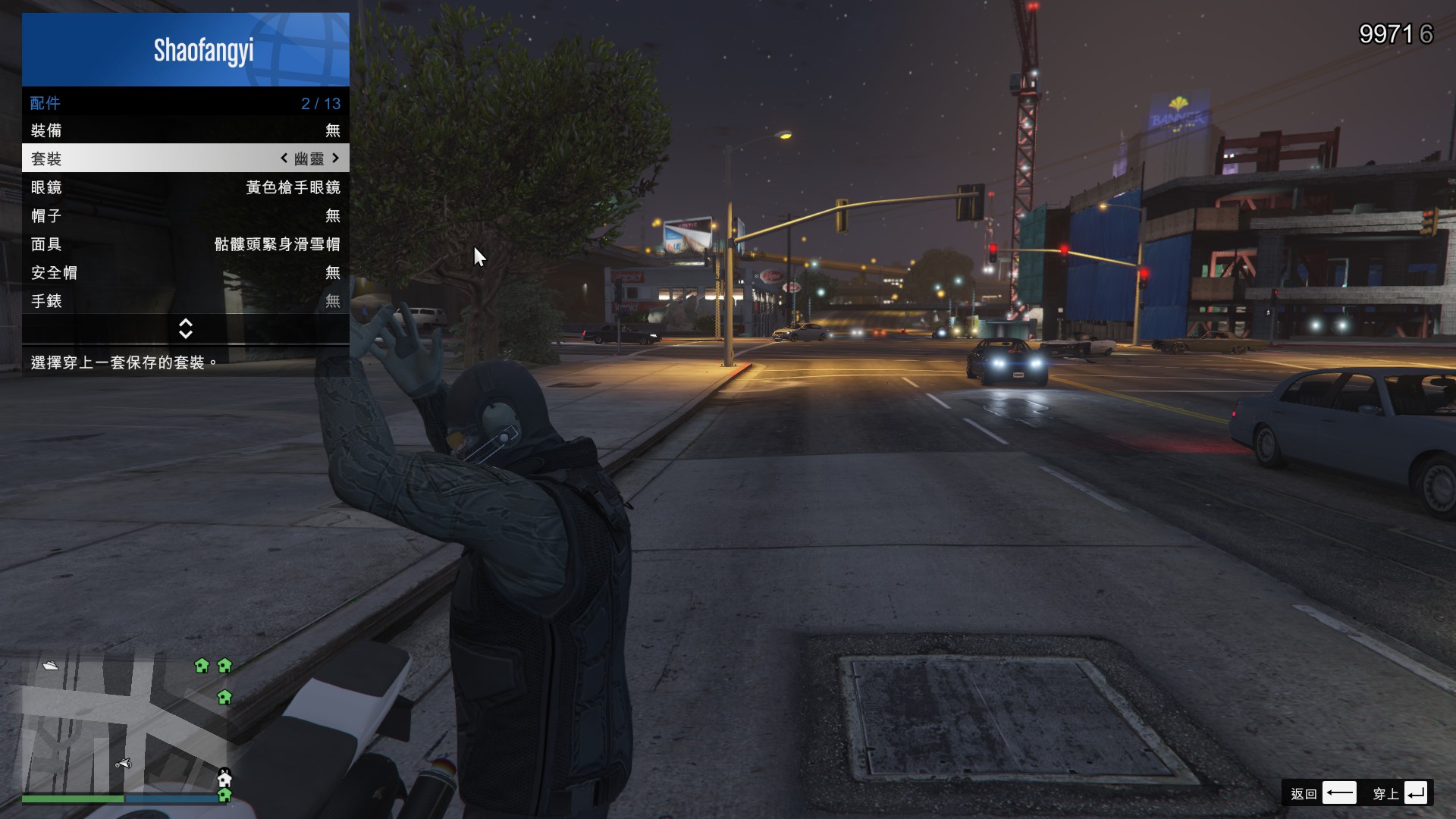This screenshot has width=1456, height=819.
Task: Select the 面具 mask row
Action: click(x=185, y=244)
